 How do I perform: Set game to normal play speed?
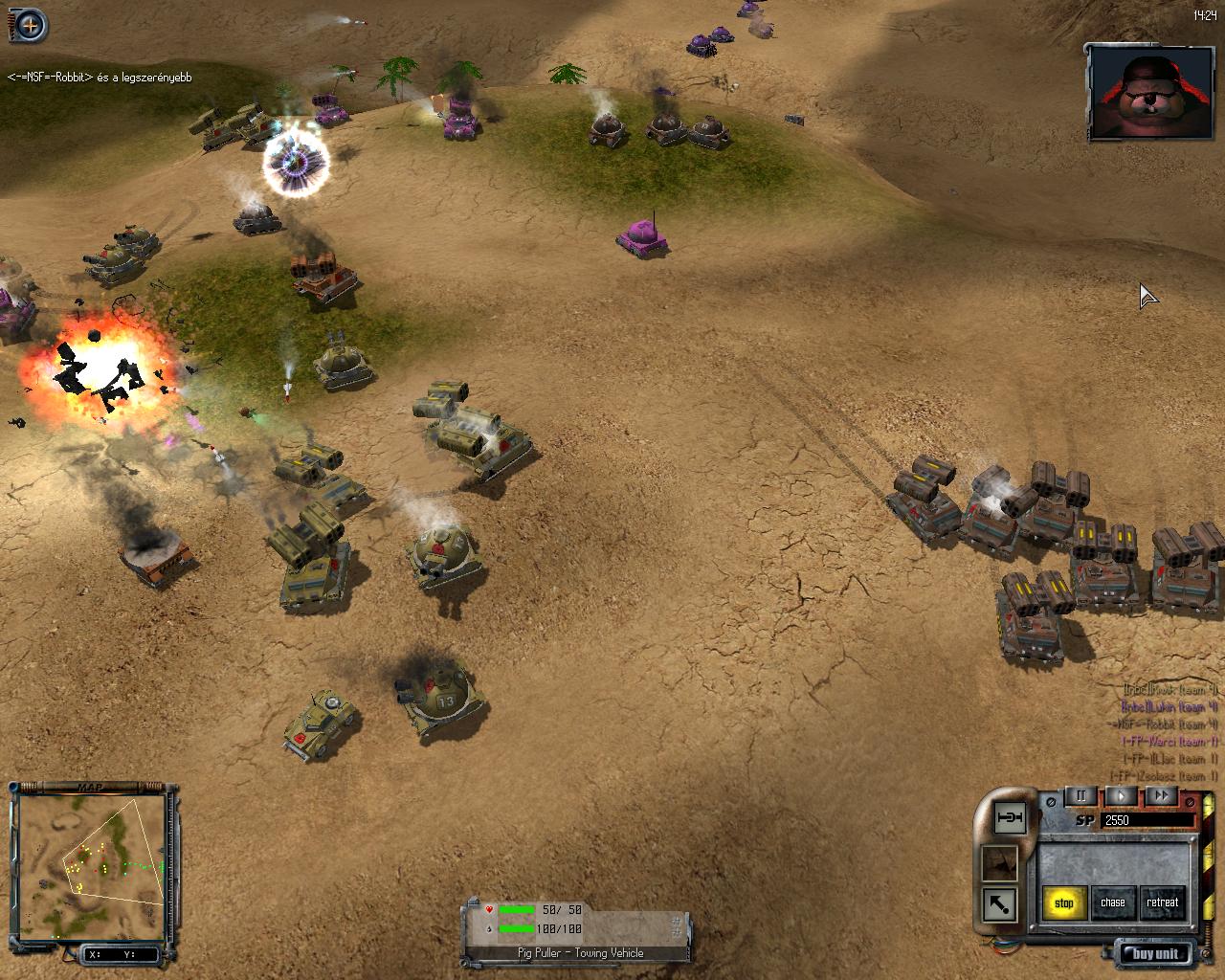[x=1122, y=795]
